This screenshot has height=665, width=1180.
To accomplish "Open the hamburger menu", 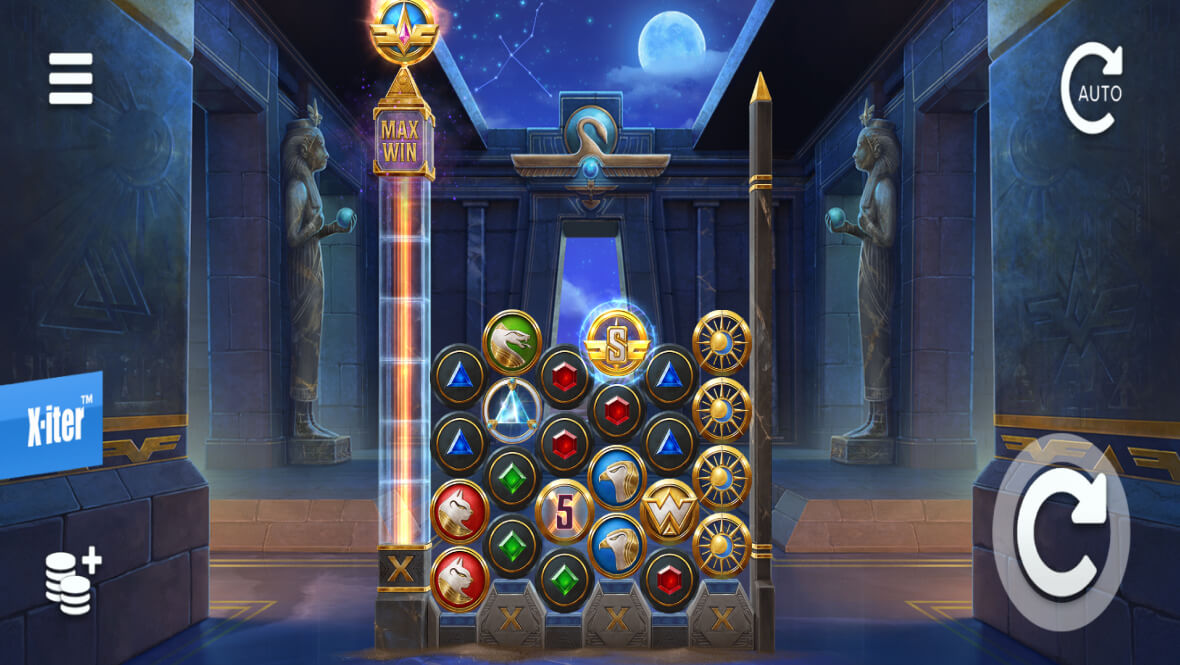I will 71,78.
